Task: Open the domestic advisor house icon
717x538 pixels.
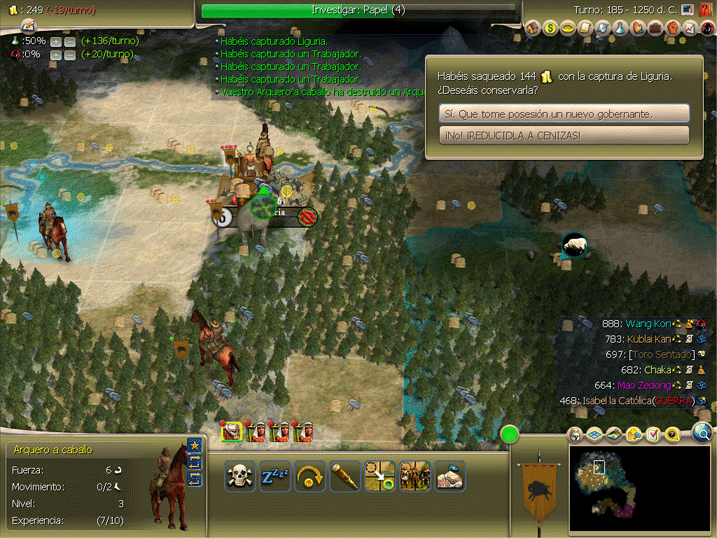Action: click(x=531, y=28)
